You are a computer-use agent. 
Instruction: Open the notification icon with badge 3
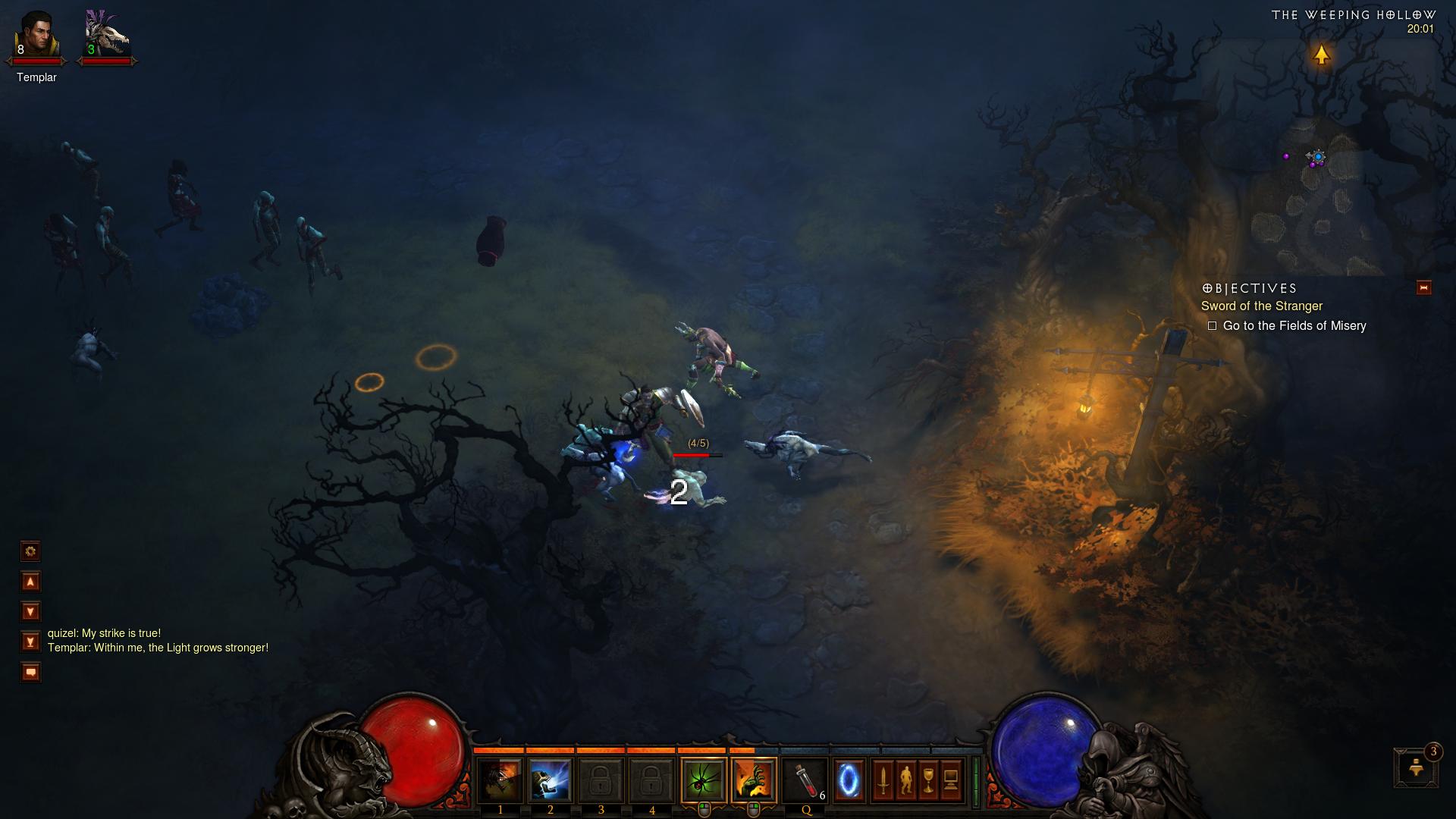coord(1415,767)
